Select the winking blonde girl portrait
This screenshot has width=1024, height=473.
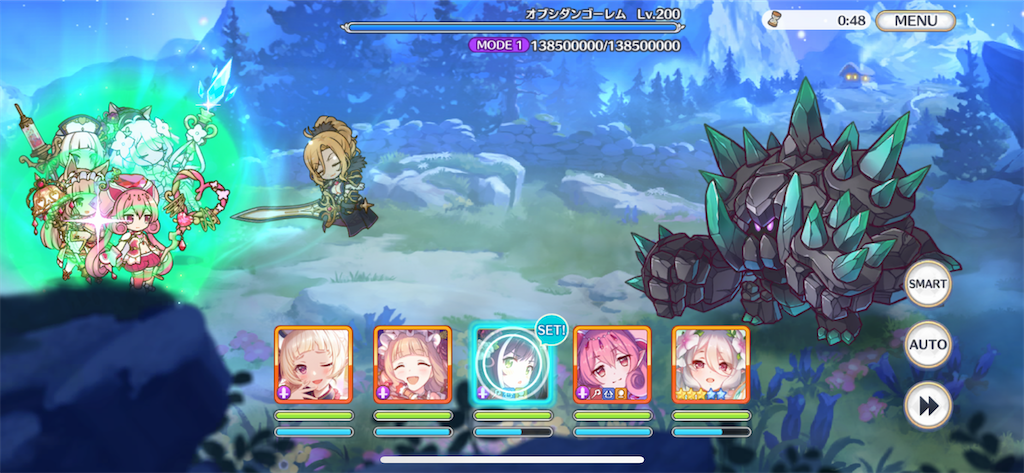(313, 364)
